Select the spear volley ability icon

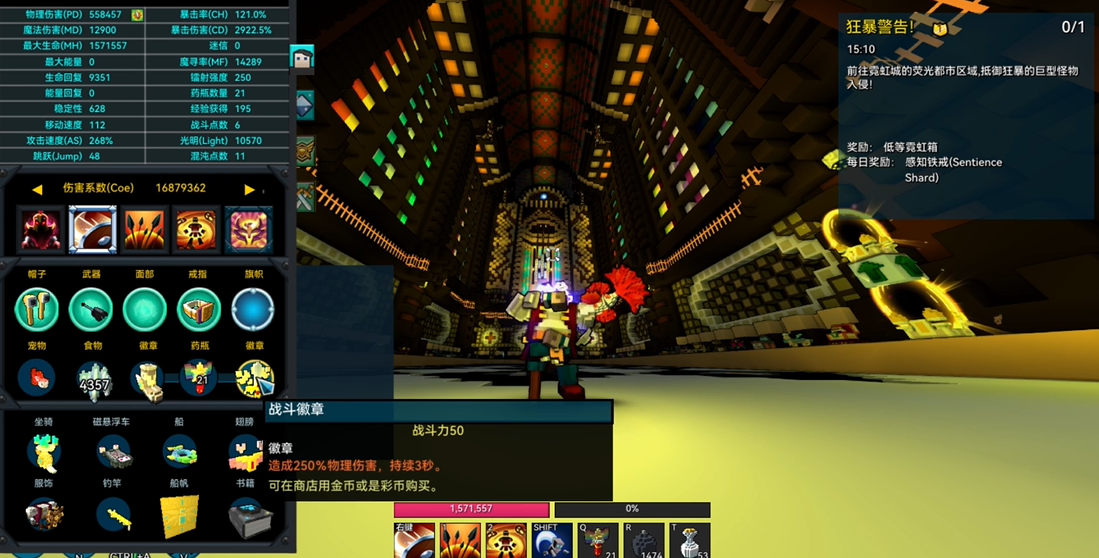[145, 230]
